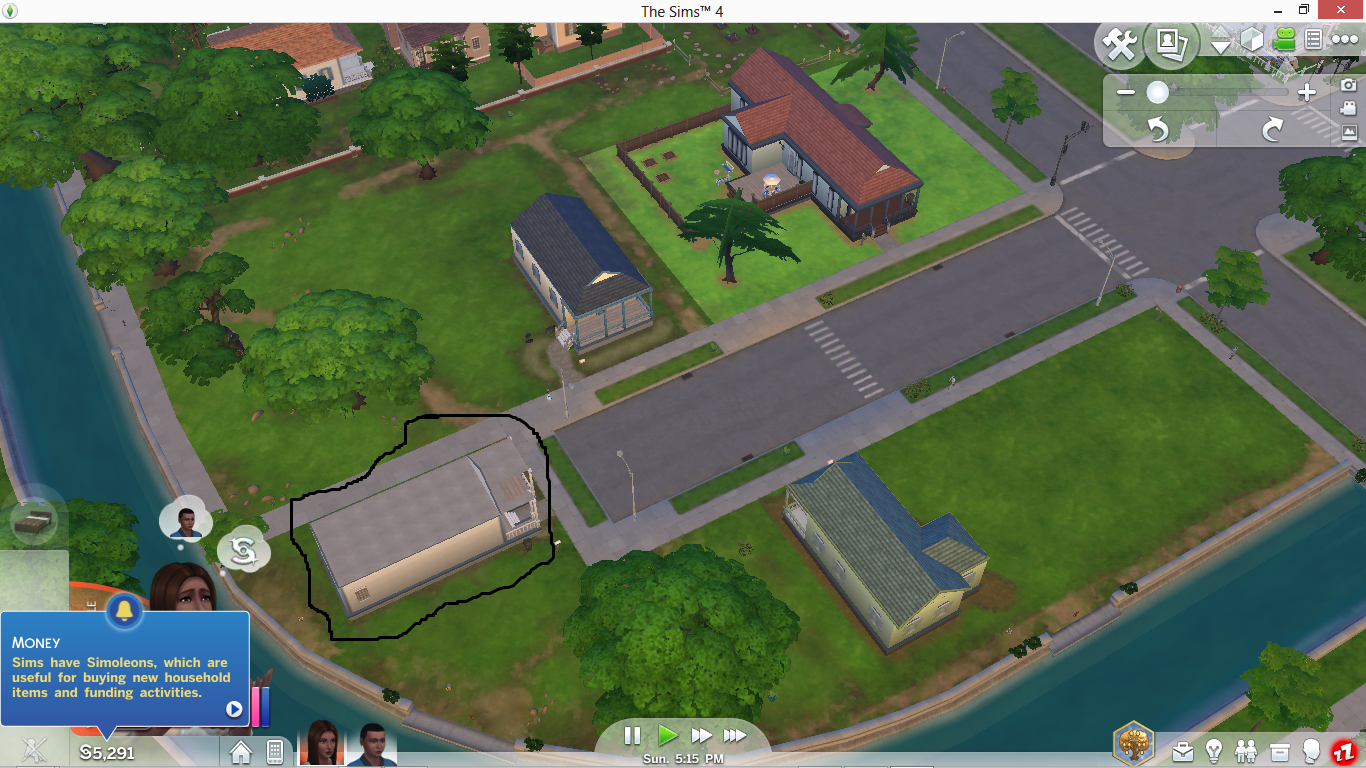Screen dimensions: 1366x768
Task: Undo the last action
Action: tap(1159, 129)
